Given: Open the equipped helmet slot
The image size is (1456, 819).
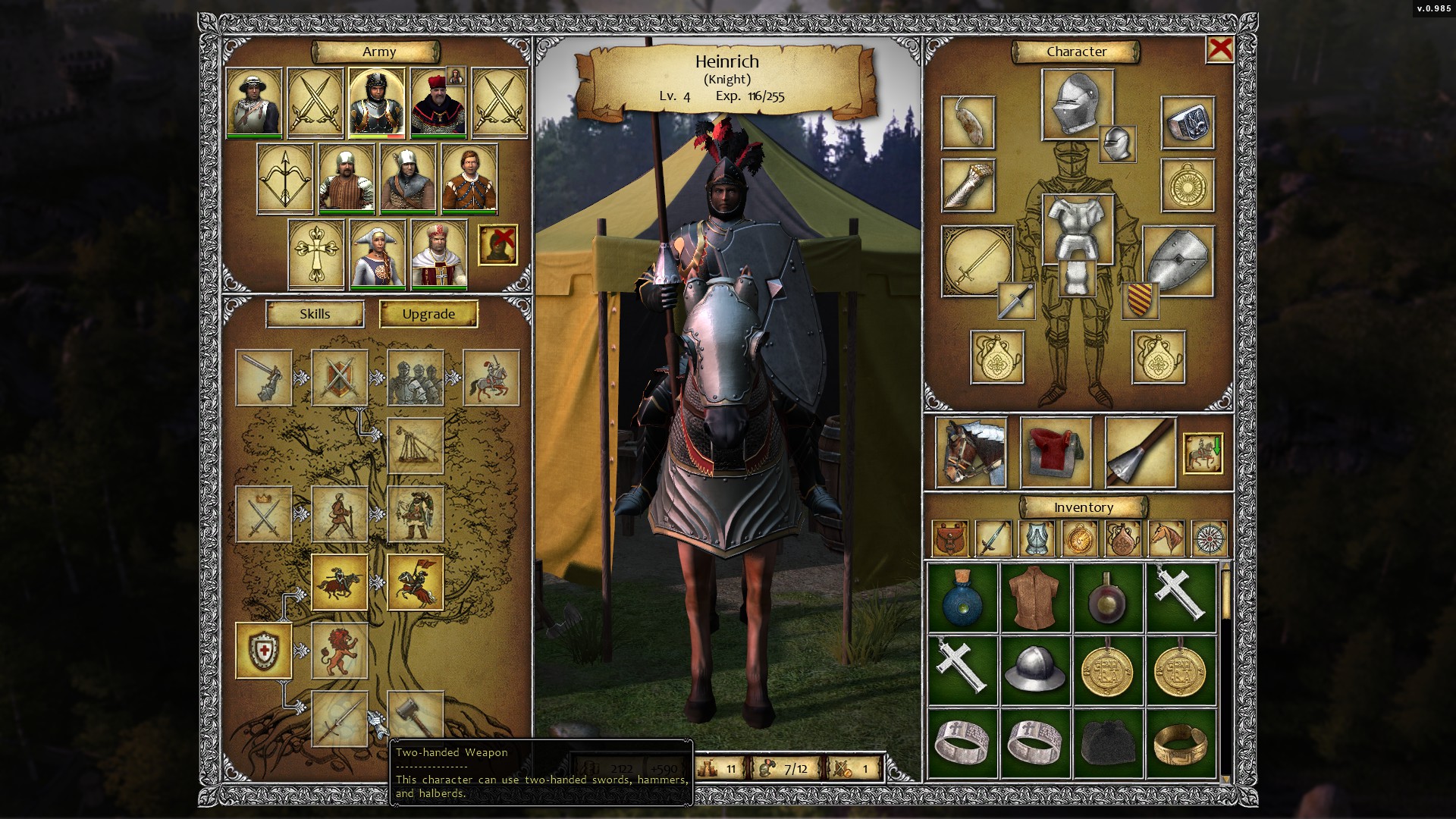Looking at the screenshot, I should tap(1078, 106).
